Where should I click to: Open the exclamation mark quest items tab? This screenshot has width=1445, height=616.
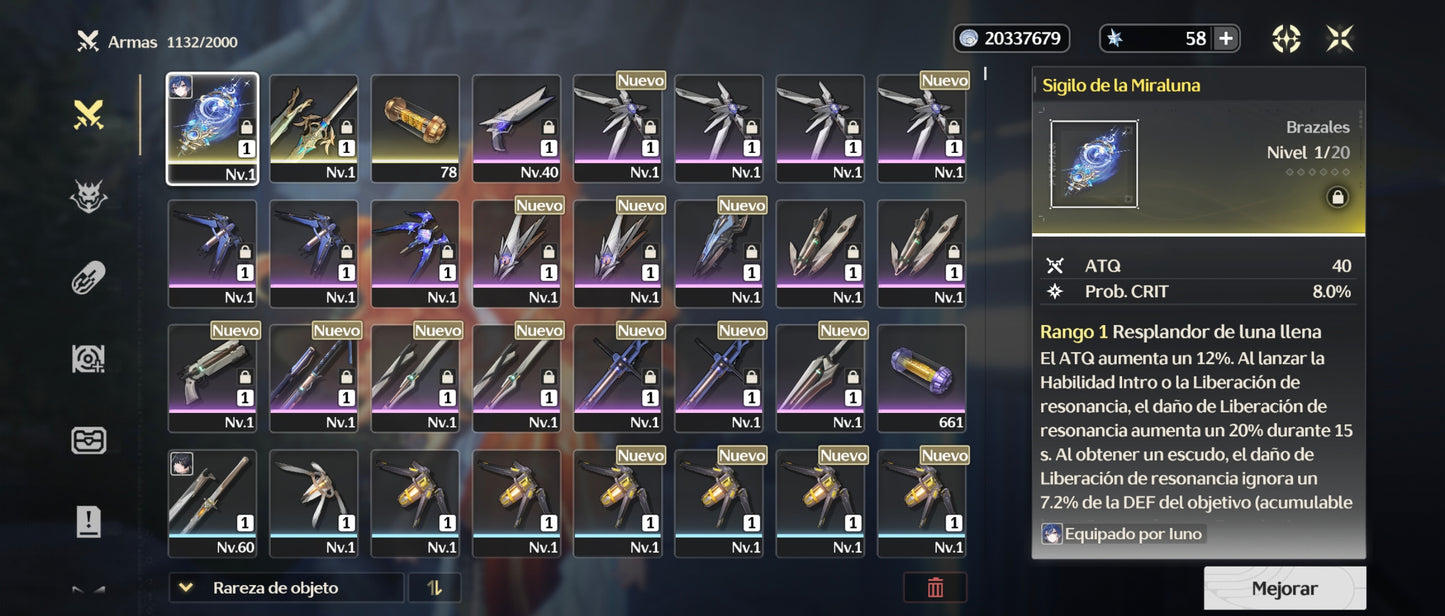pyautogui.click(x=89, y=521)
